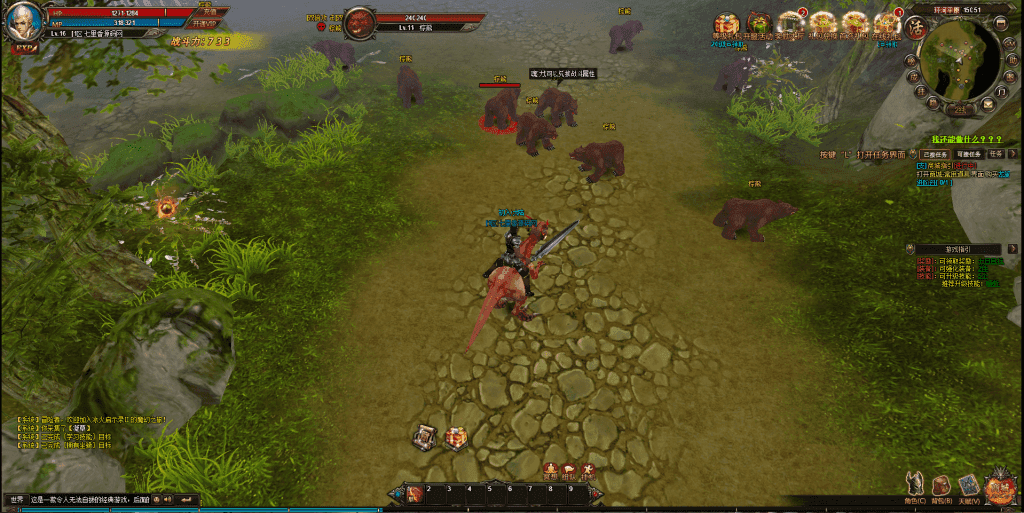This screenshot has width=1024, height=513.
Task: Open the 天赋 talent icon
Action: (x=968, y=486)
